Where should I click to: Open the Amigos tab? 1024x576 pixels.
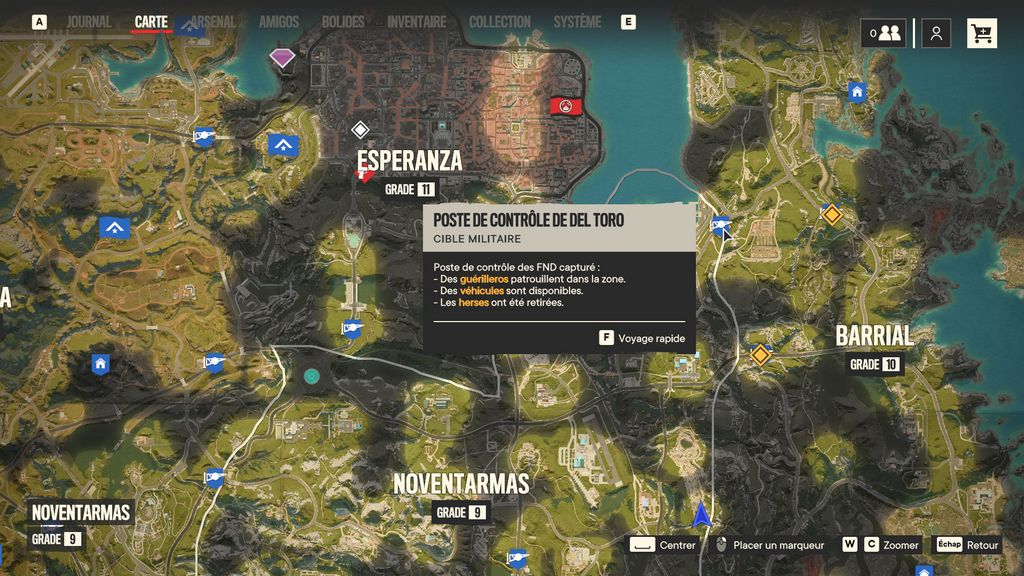click(279, 22)
